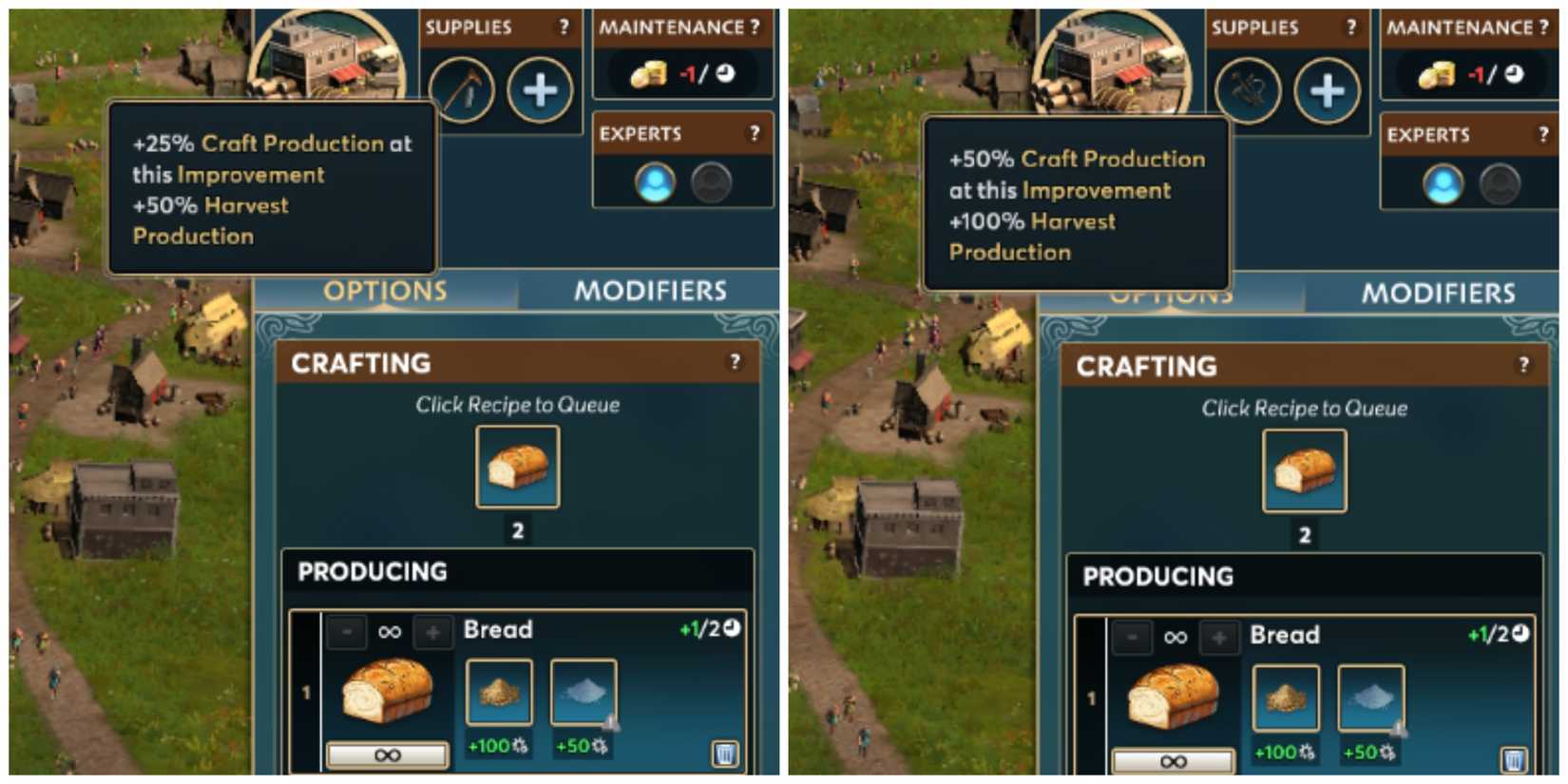This screenshot has width=1568, height=784.
Task: Open the Experts info question mark
Action: click(x=755, y=133)
